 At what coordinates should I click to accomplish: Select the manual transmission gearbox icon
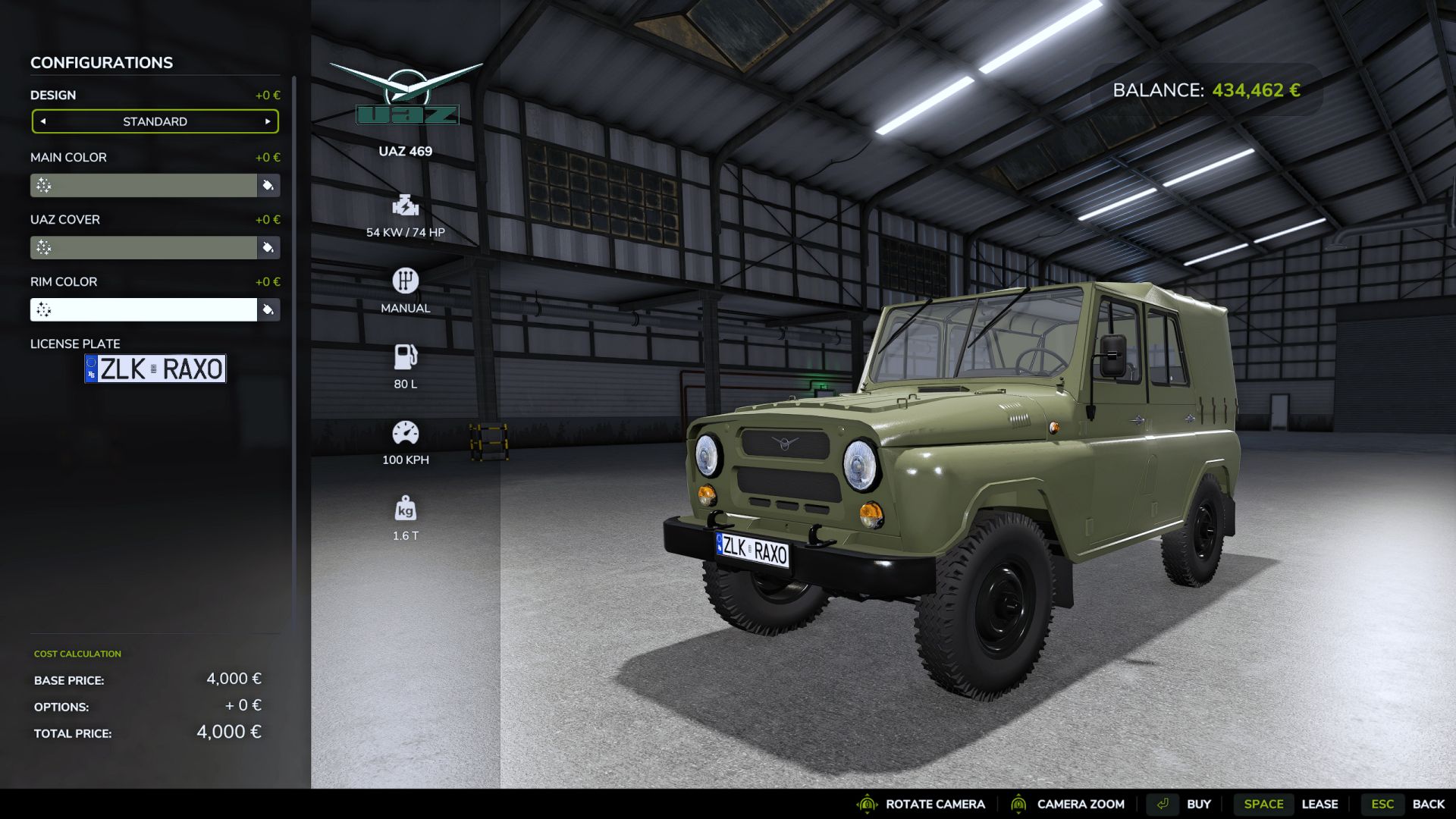tap(405, 281)
